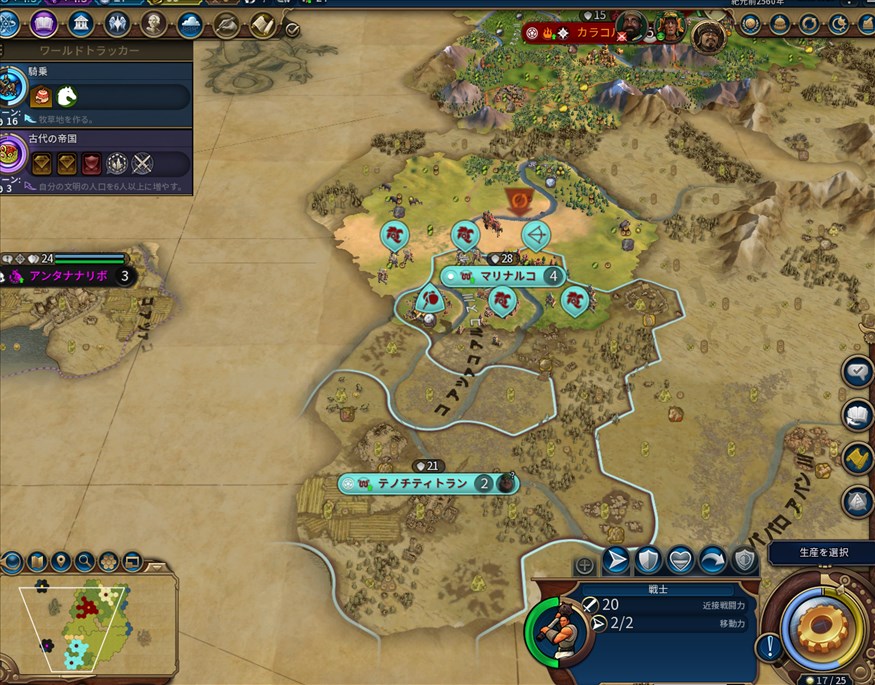The width and height of the screenshot is (875, 685).
Task: Click the 生産を選択 notification button
Action: coord(824,551)
